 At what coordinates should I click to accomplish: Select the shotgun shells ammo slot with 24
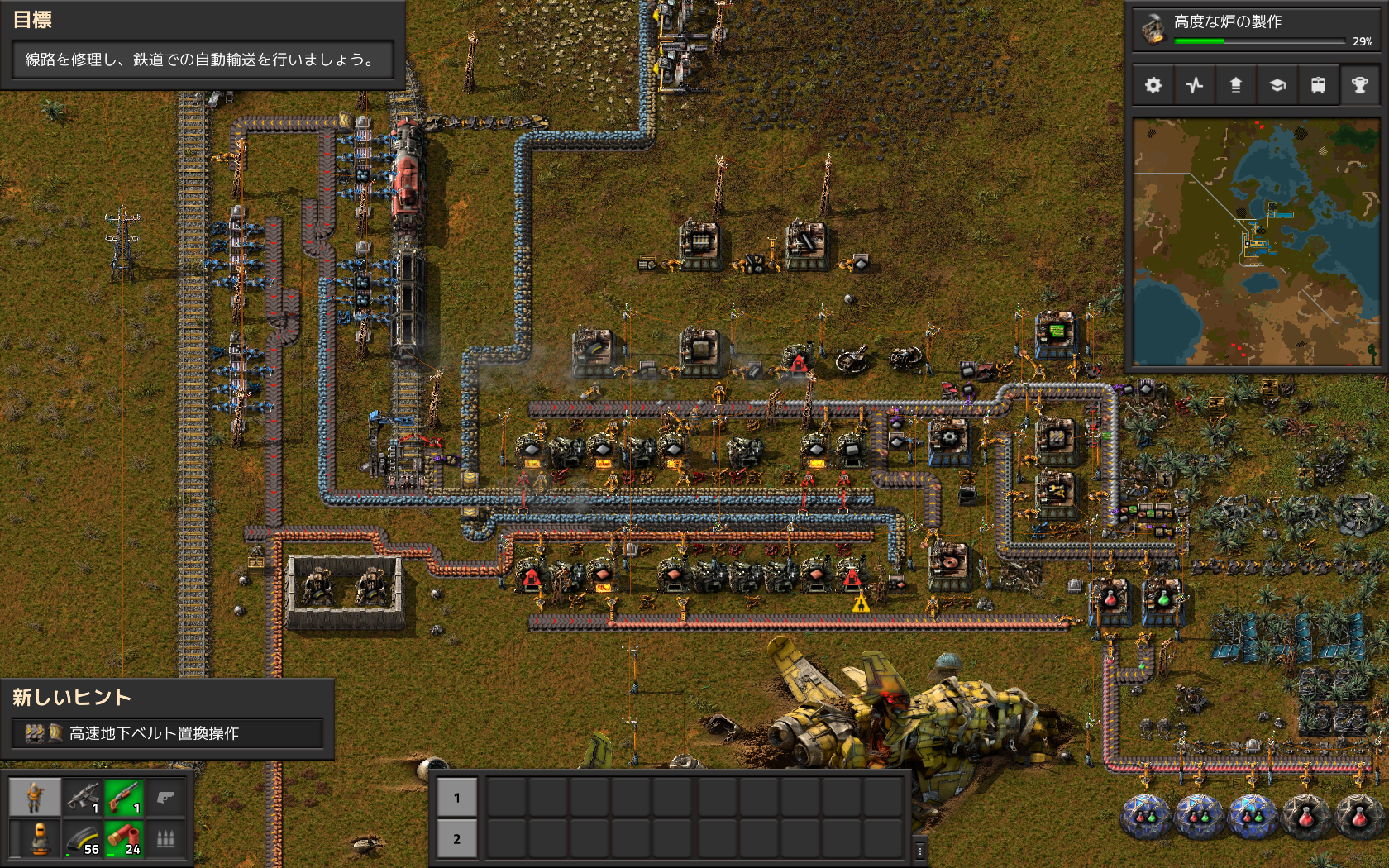coord(124,838)
